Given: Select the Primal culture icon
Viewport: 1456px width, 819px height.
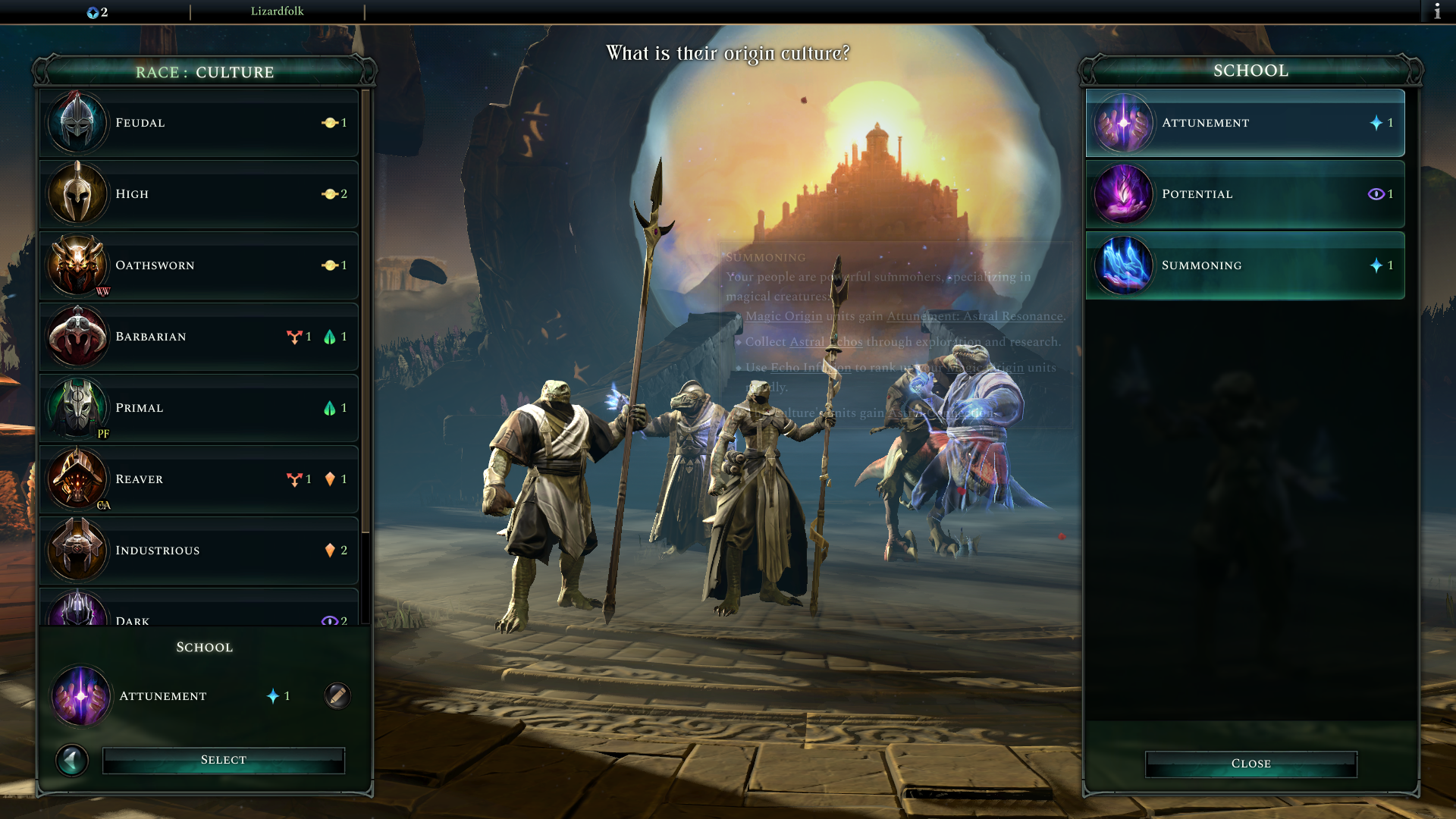Looking at the screenshot, I should tap(77, 407).
